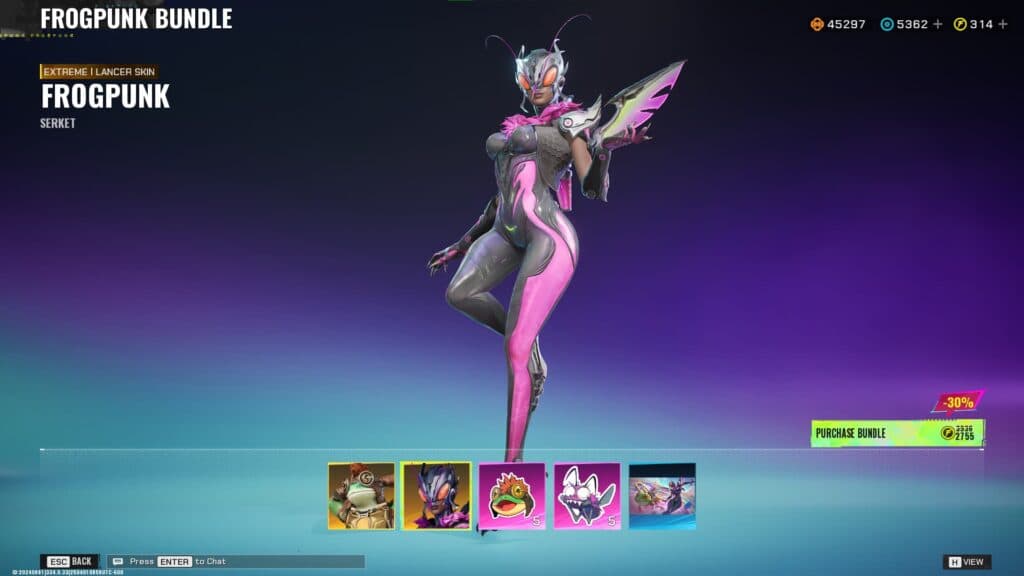Select the bundle artwork banner thumbnail
The width and height of the screenshot is (1024, 576).
662,495
